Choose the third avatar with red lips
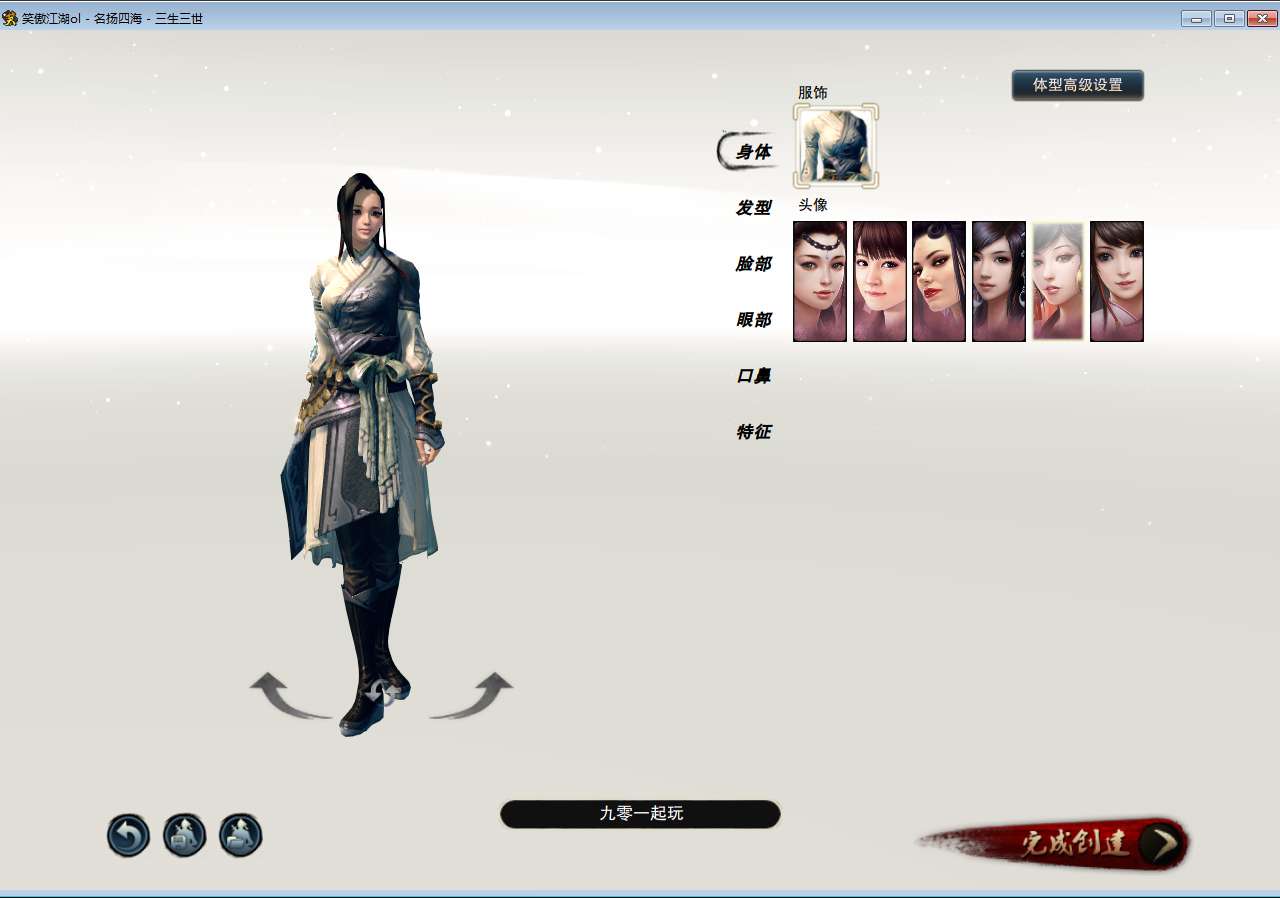Viewport: 1280px width, 898px height. pyautogui.click(x=938, y=281)
